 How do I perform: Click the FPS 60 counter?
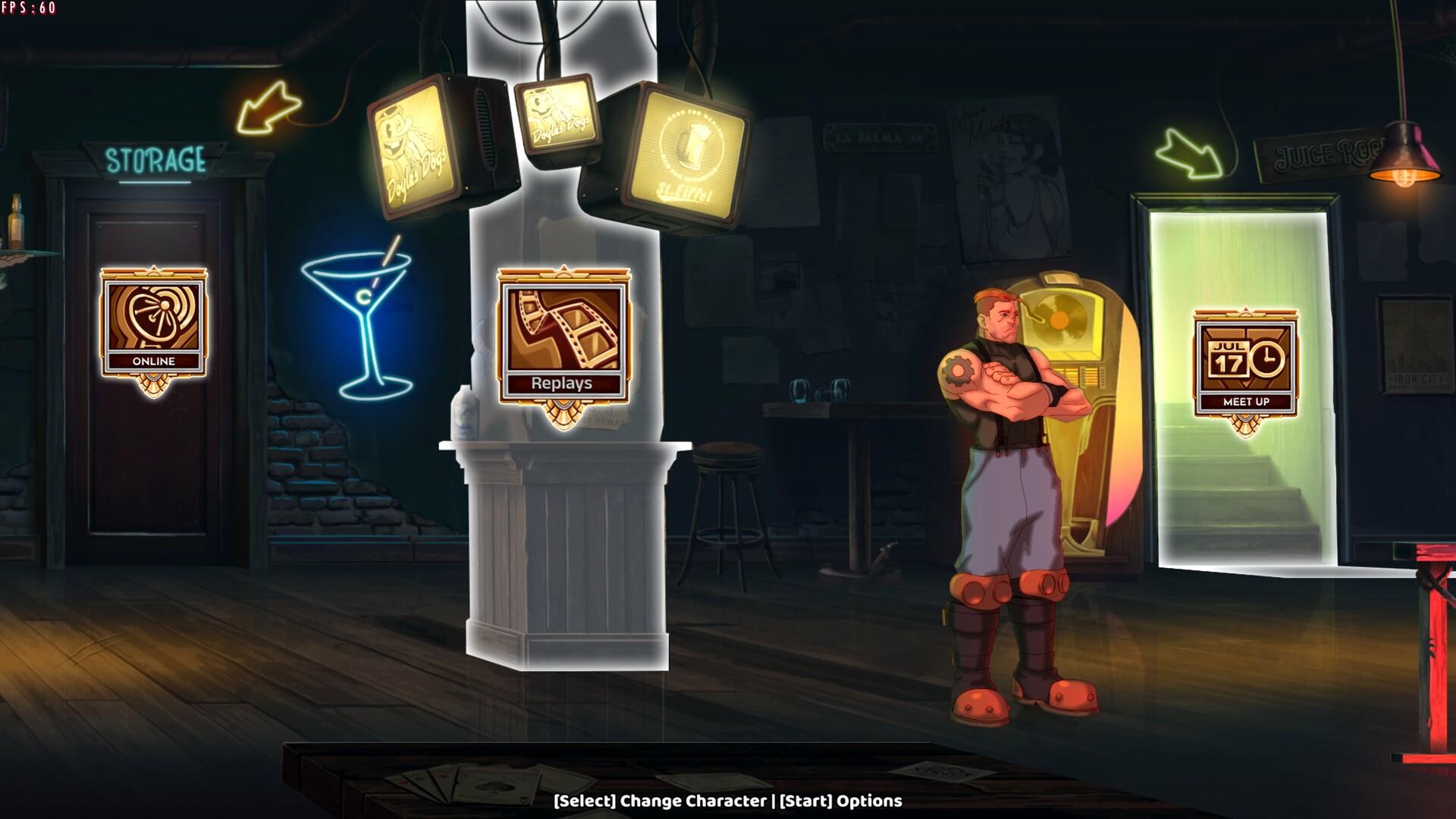tap(30, 9)
